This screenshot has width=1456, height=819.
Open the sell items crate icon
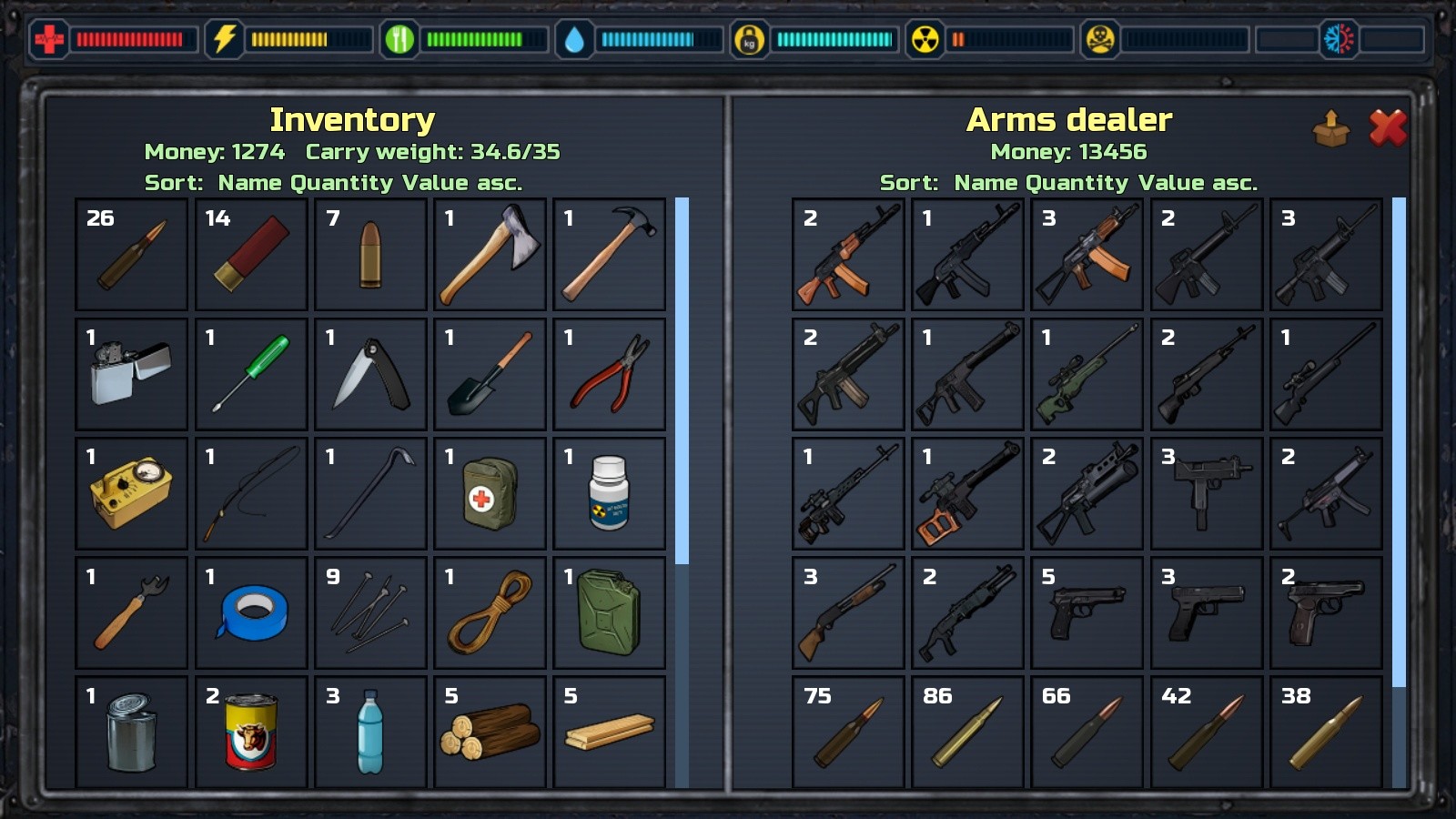point(1330,127)
